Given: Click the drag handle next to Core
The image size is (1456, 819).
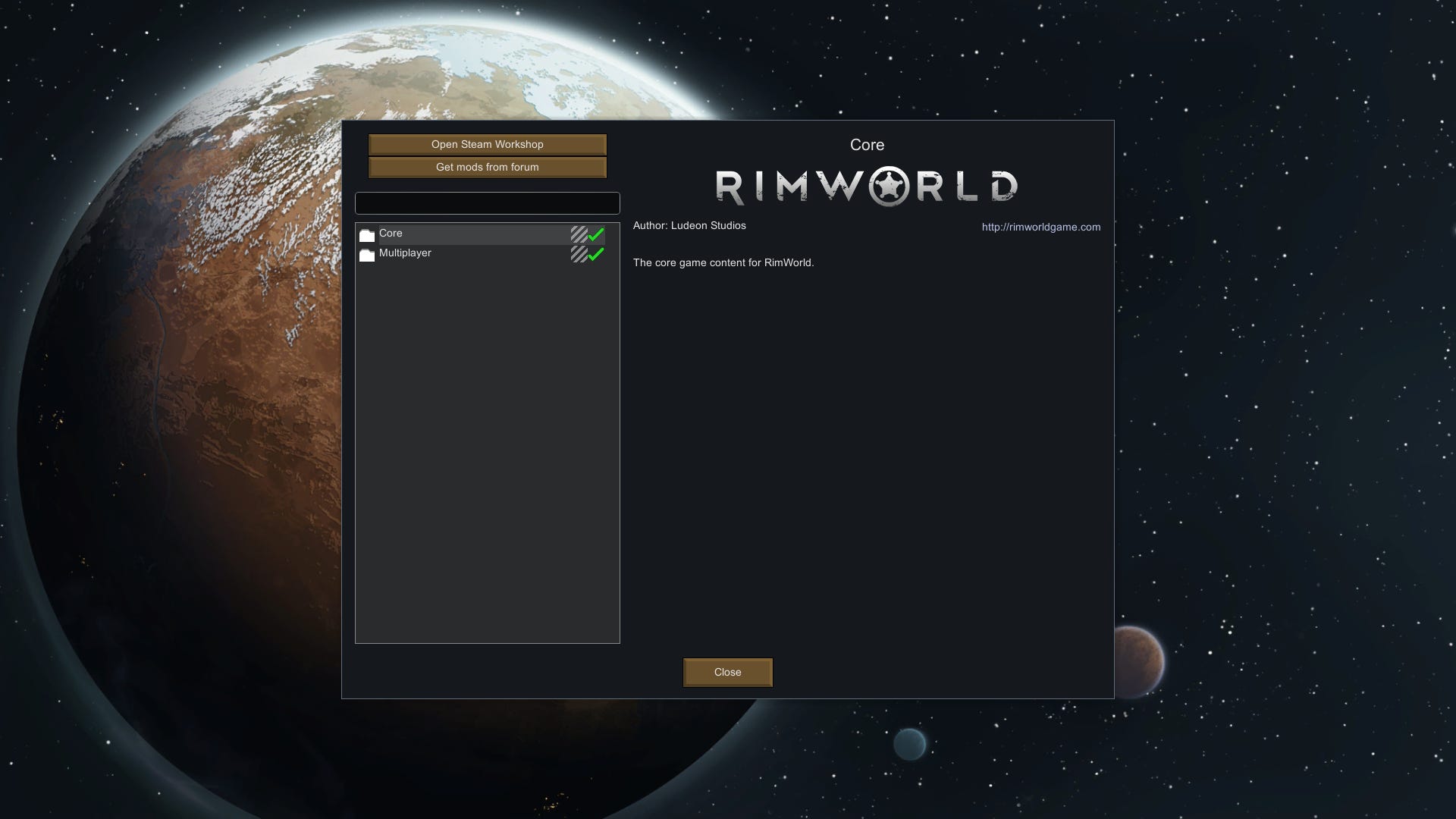Looking at the screenshot, I should coord(578,234).
